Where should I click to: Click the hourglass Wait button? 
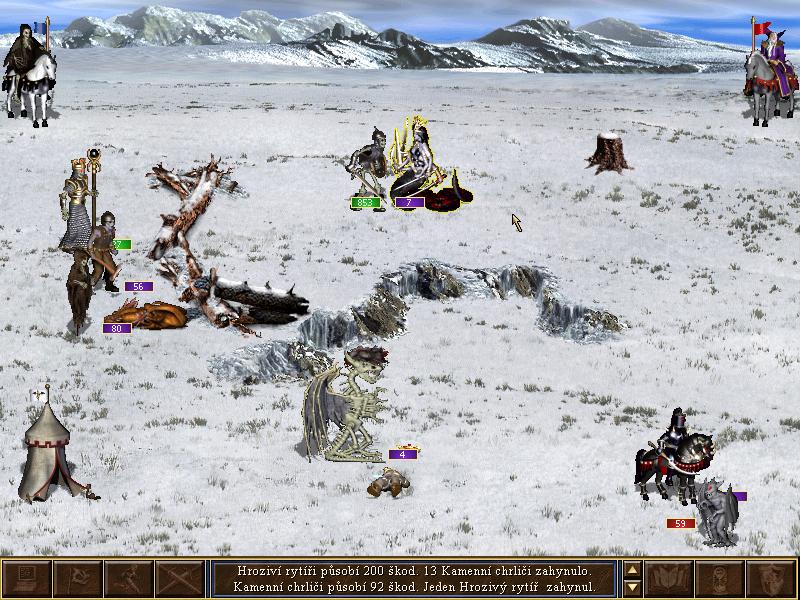(x=721, y=579)
